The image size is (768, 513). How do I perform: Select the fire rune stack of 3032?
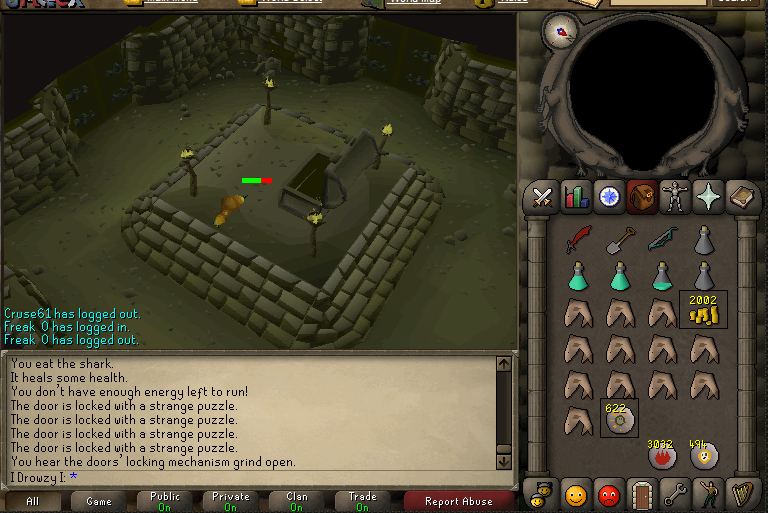(x=661, y=455)
